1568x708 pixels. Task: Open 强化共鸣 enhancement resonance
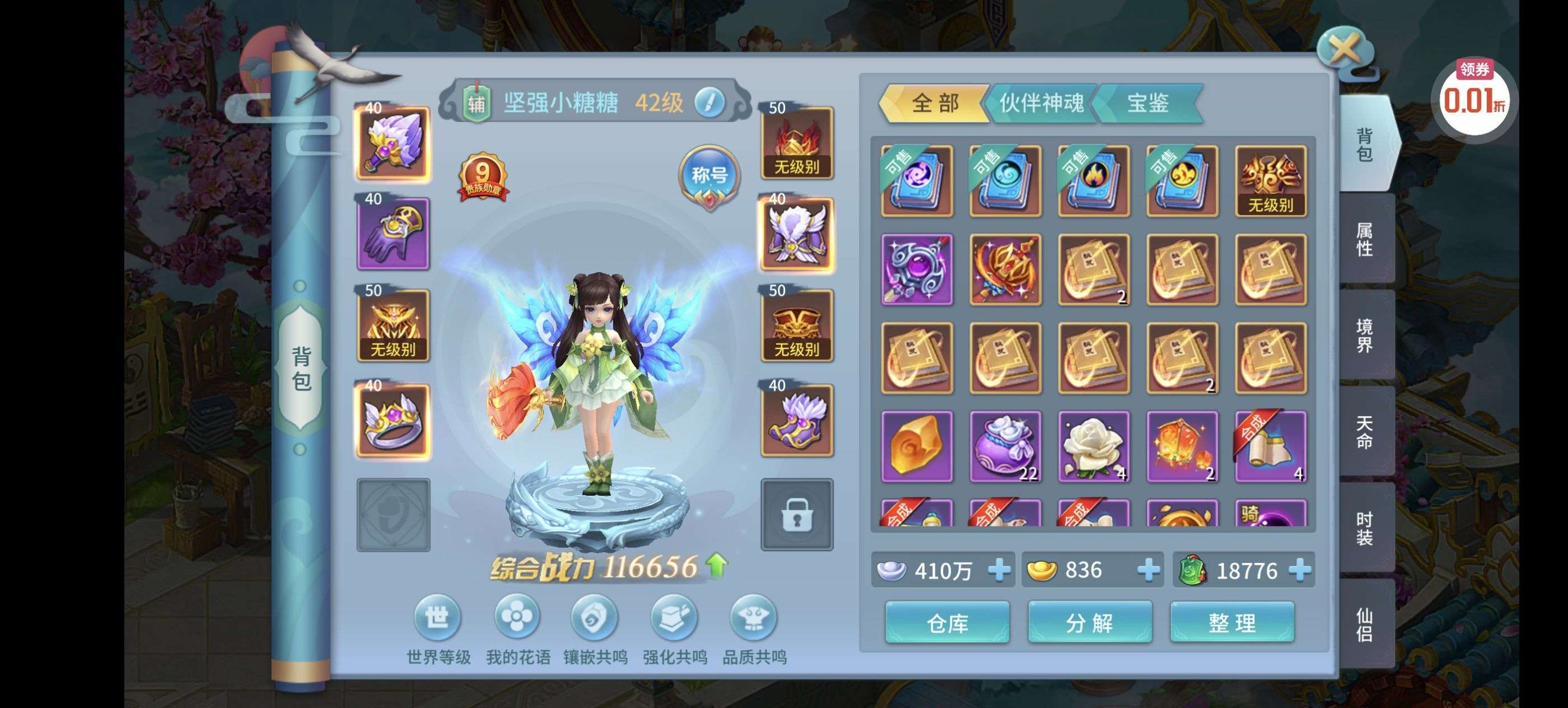[x=674, y=618]
